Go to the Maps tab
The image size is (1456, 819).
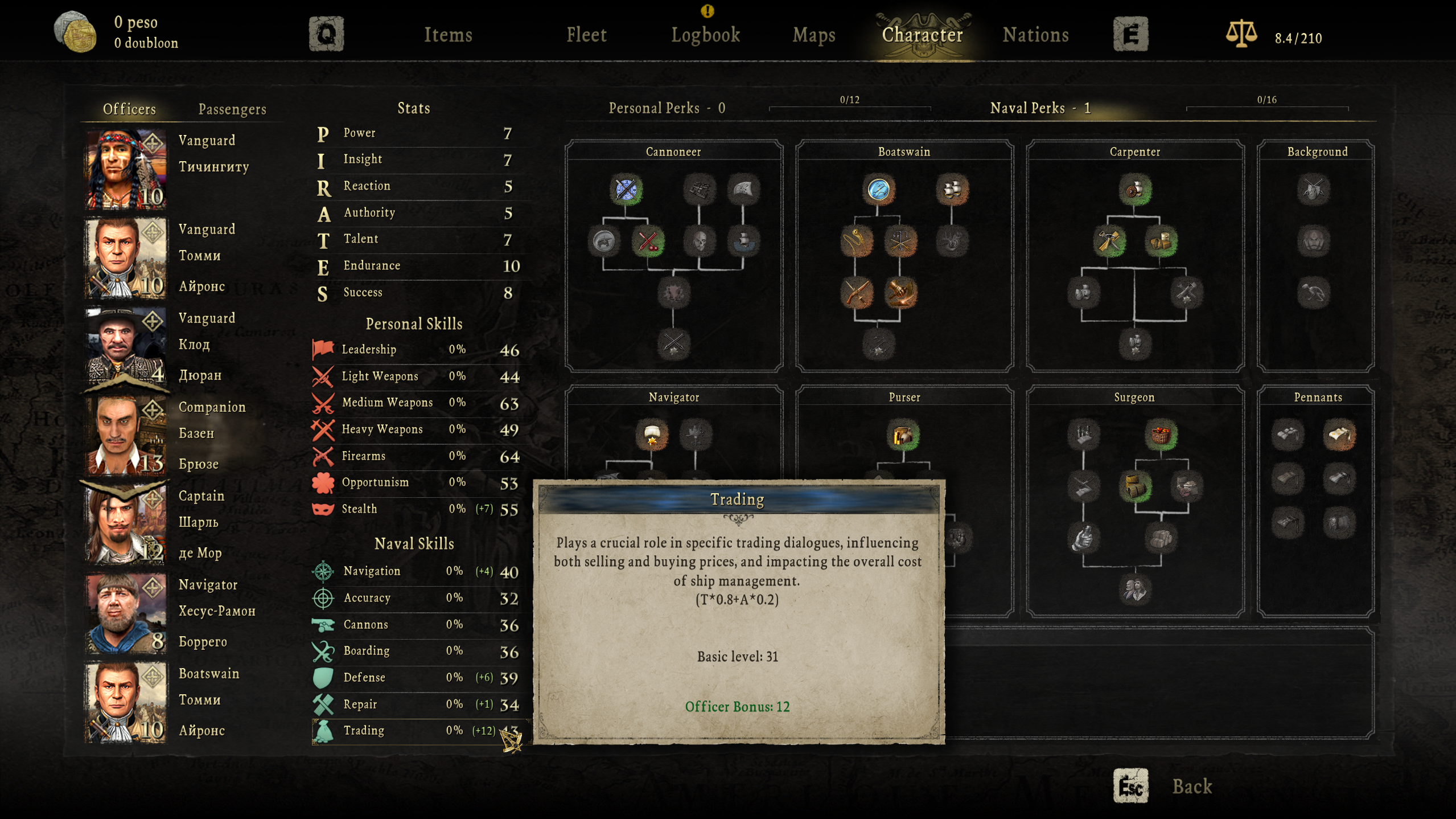pos(814,35)
